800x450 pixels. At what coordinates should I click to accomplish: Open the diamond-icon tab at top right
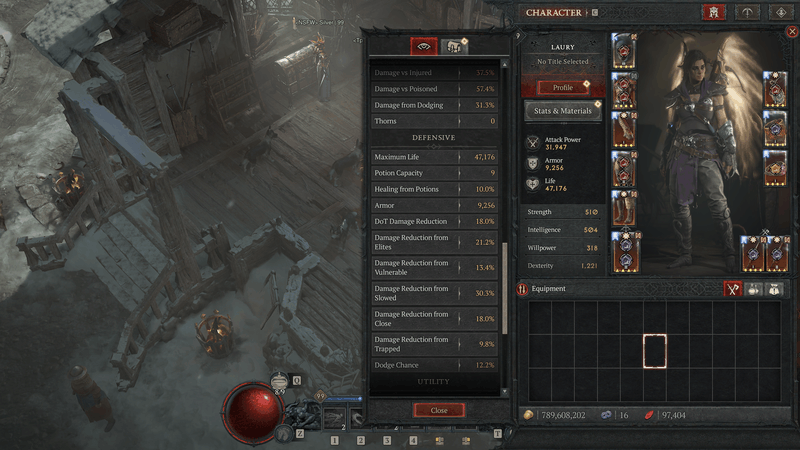(x=781, y=13)
